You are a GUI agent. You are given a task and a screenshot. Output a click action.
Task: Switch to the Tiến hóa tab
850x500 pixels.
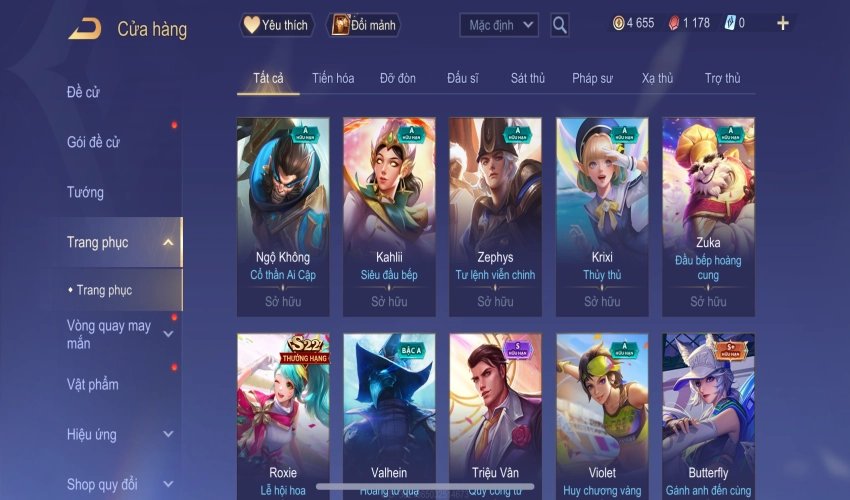(x=333, y=78)
